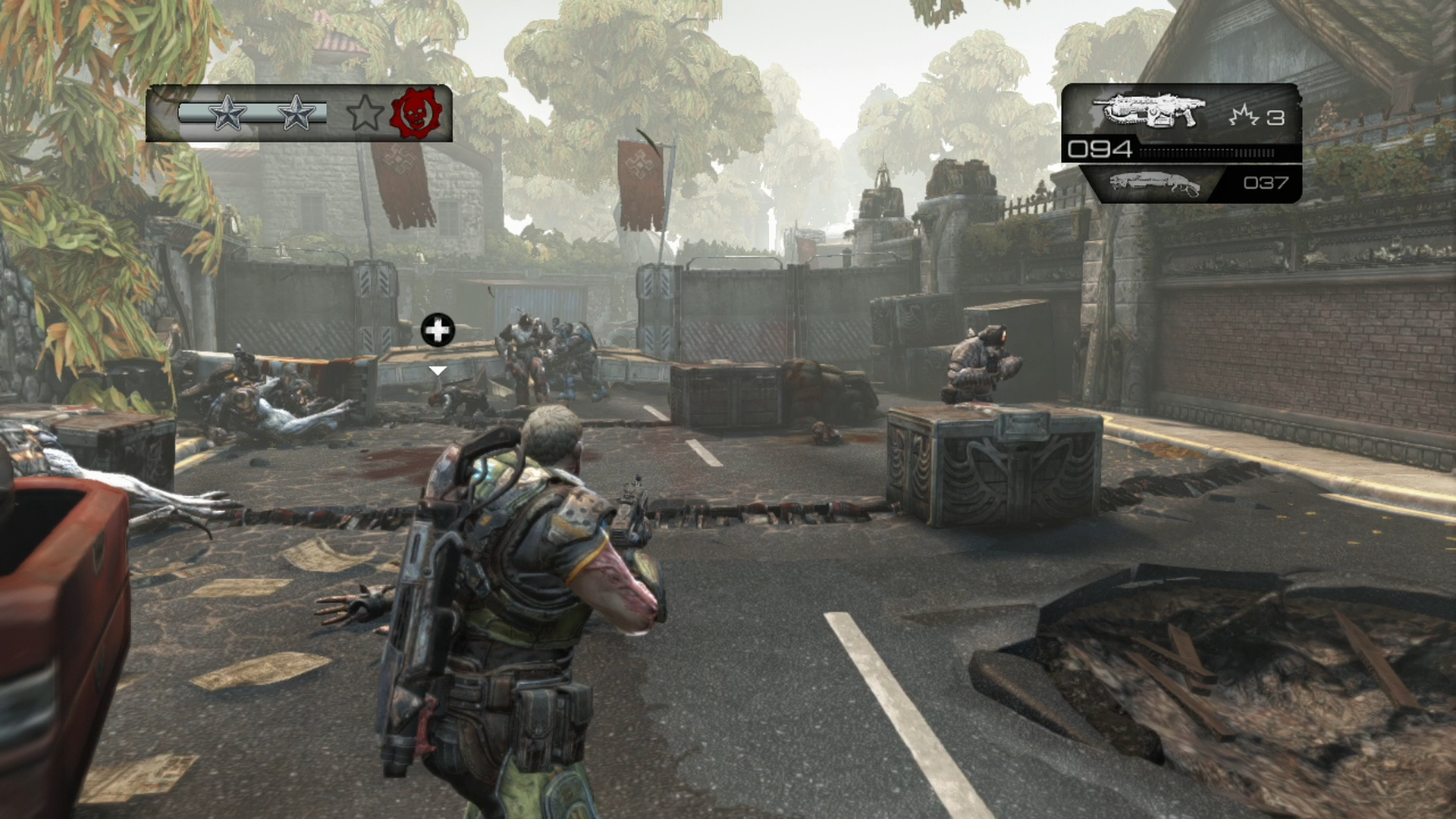Screen dimensions: 1456x819
Task: Click the red skull cog emblem
Action: click(416, 113)
